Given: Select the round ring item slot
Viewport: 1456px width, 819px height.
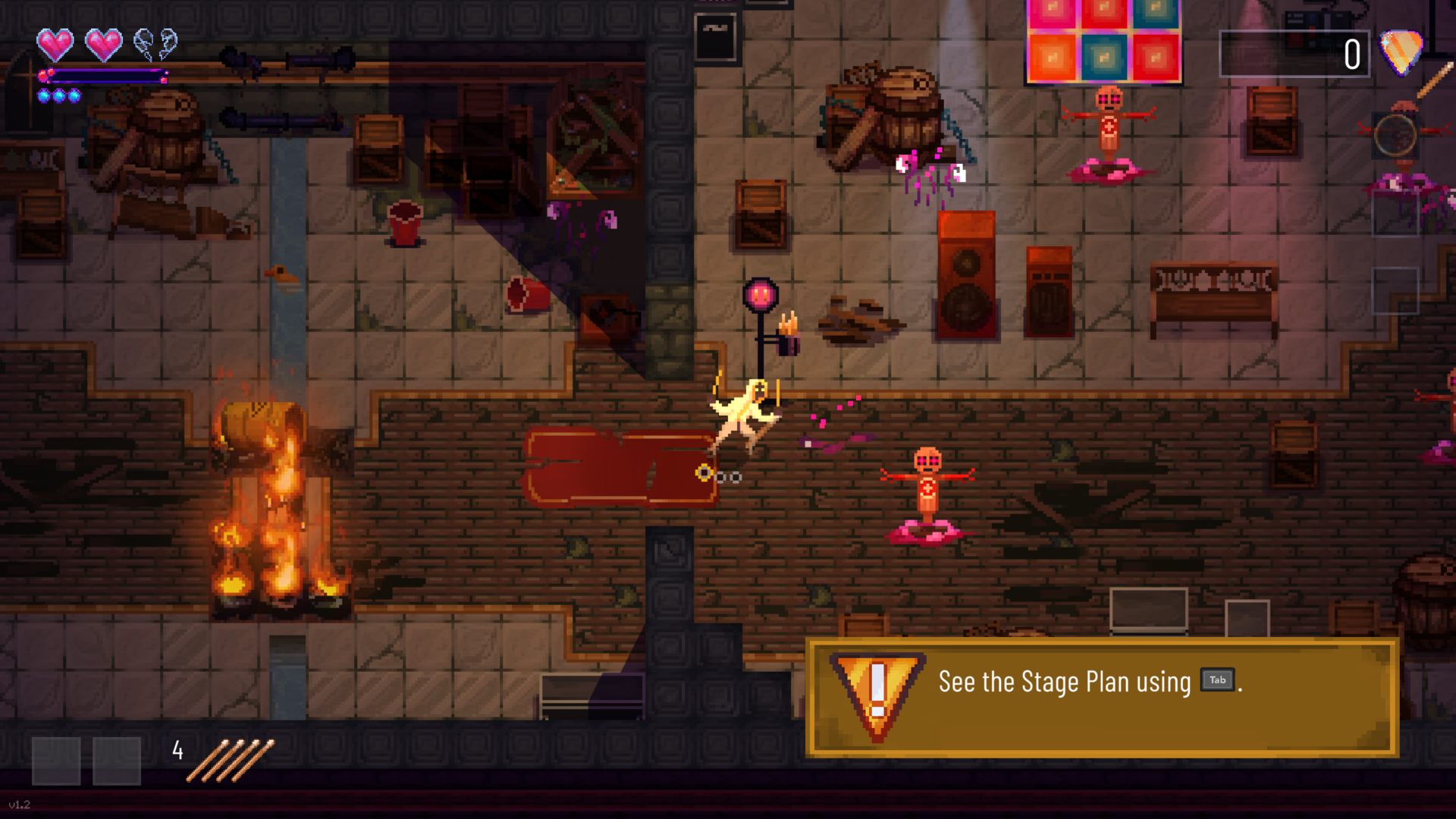Looking at the screenshot, I should (x=1395, y=136).
